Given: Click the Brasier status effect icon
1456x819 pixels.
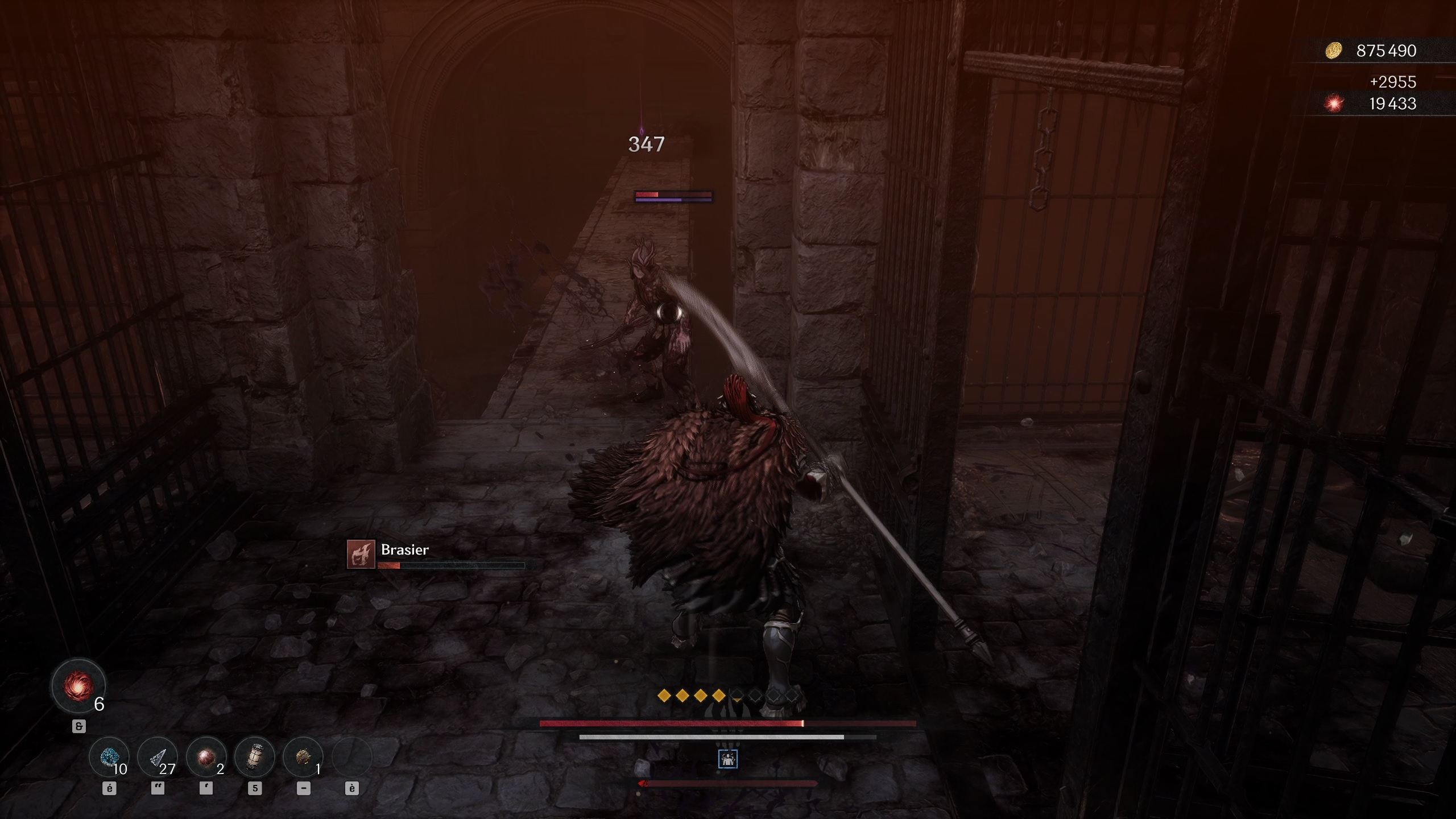Looking at the screenshot, I should coord(361,554).
